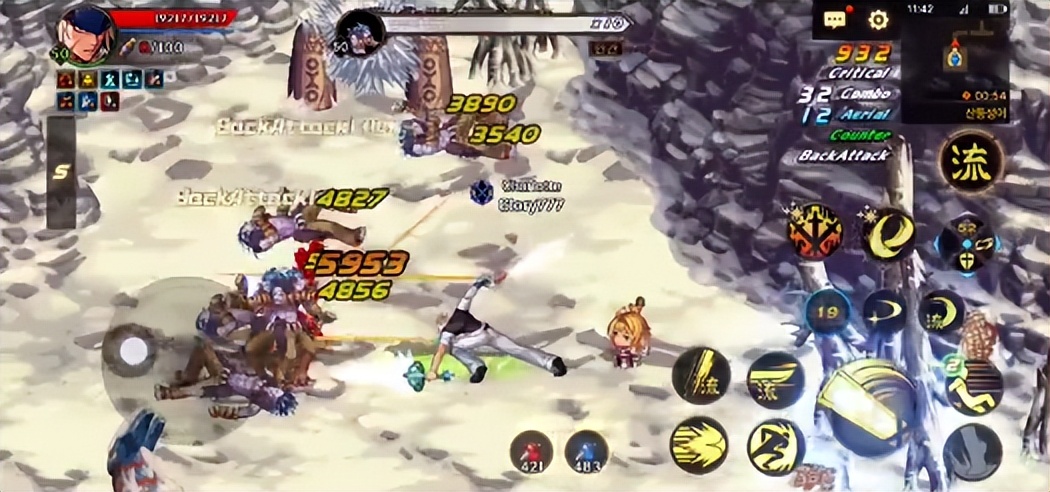Screen dimensions: 1050x492
Task: Open the player character portrait
Action: click(86, 33)
